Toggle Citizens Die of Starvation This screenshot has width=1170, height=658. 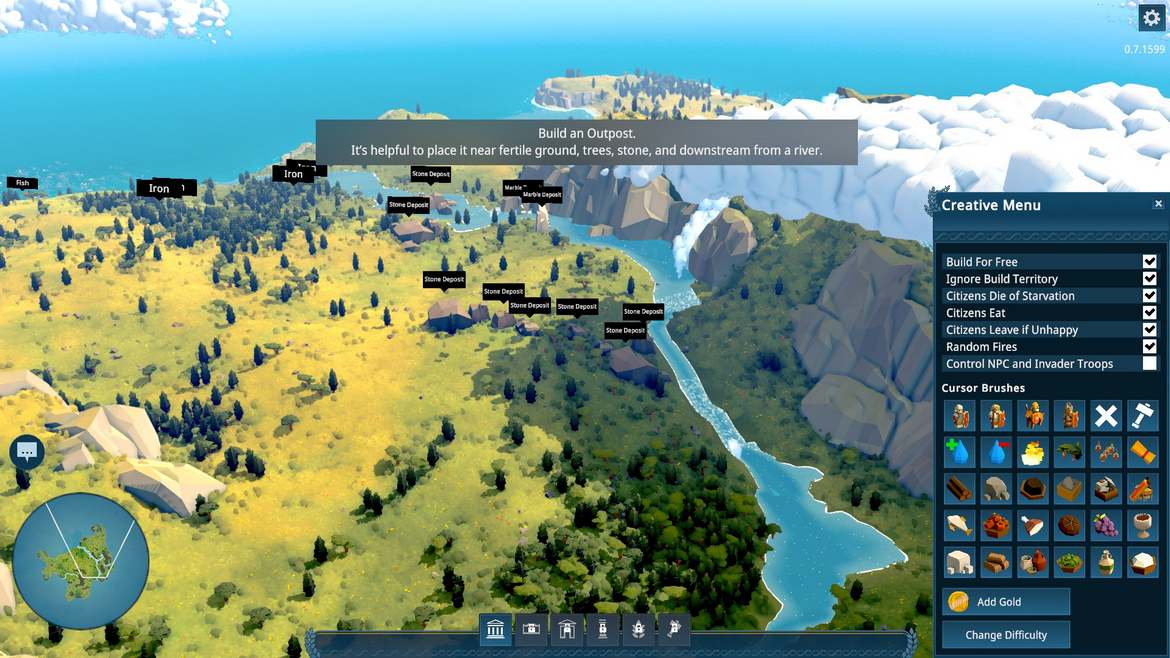(1149, 296)
